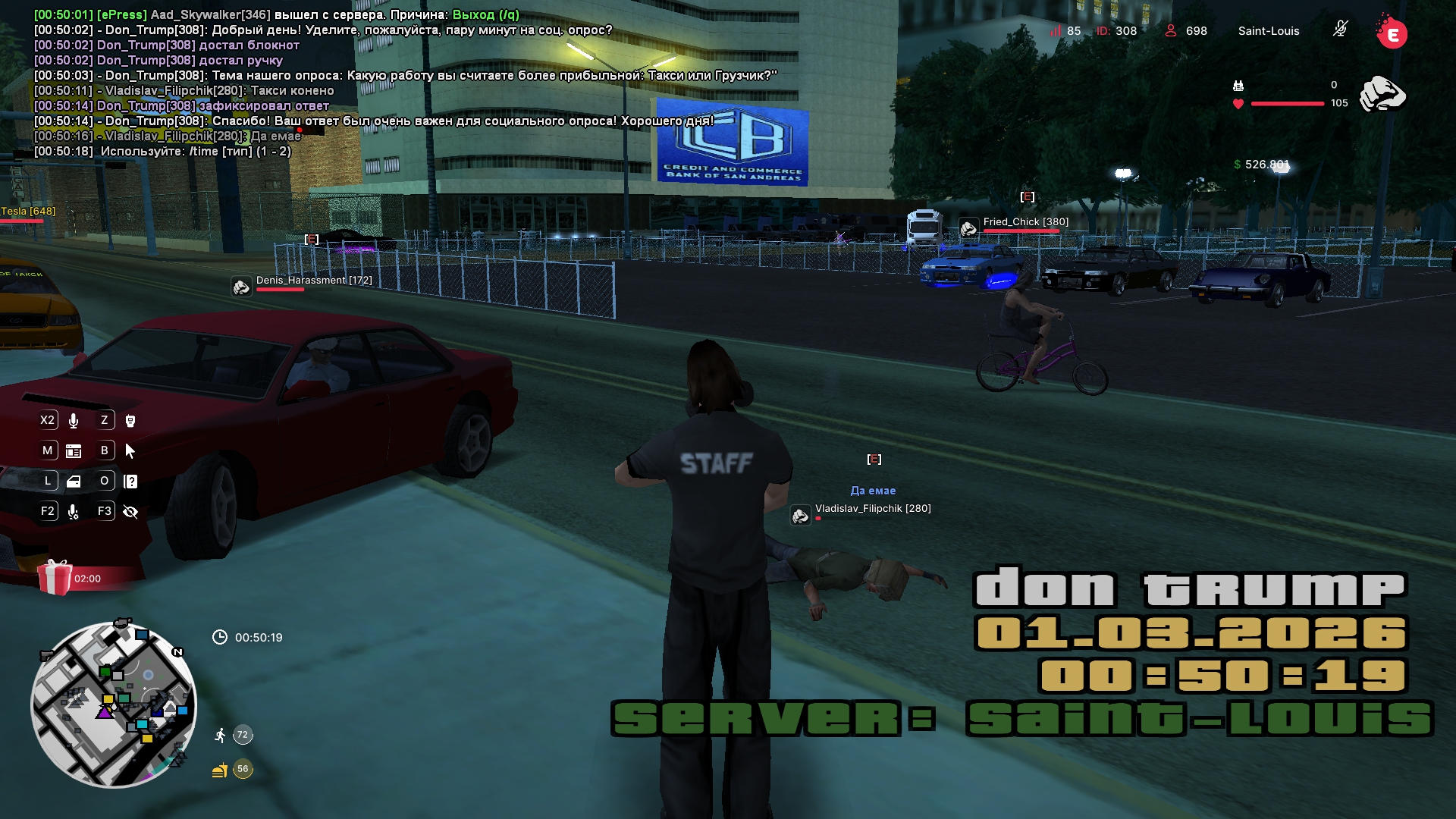
Task: Open the question mark help icon
Action: point(130,482)
